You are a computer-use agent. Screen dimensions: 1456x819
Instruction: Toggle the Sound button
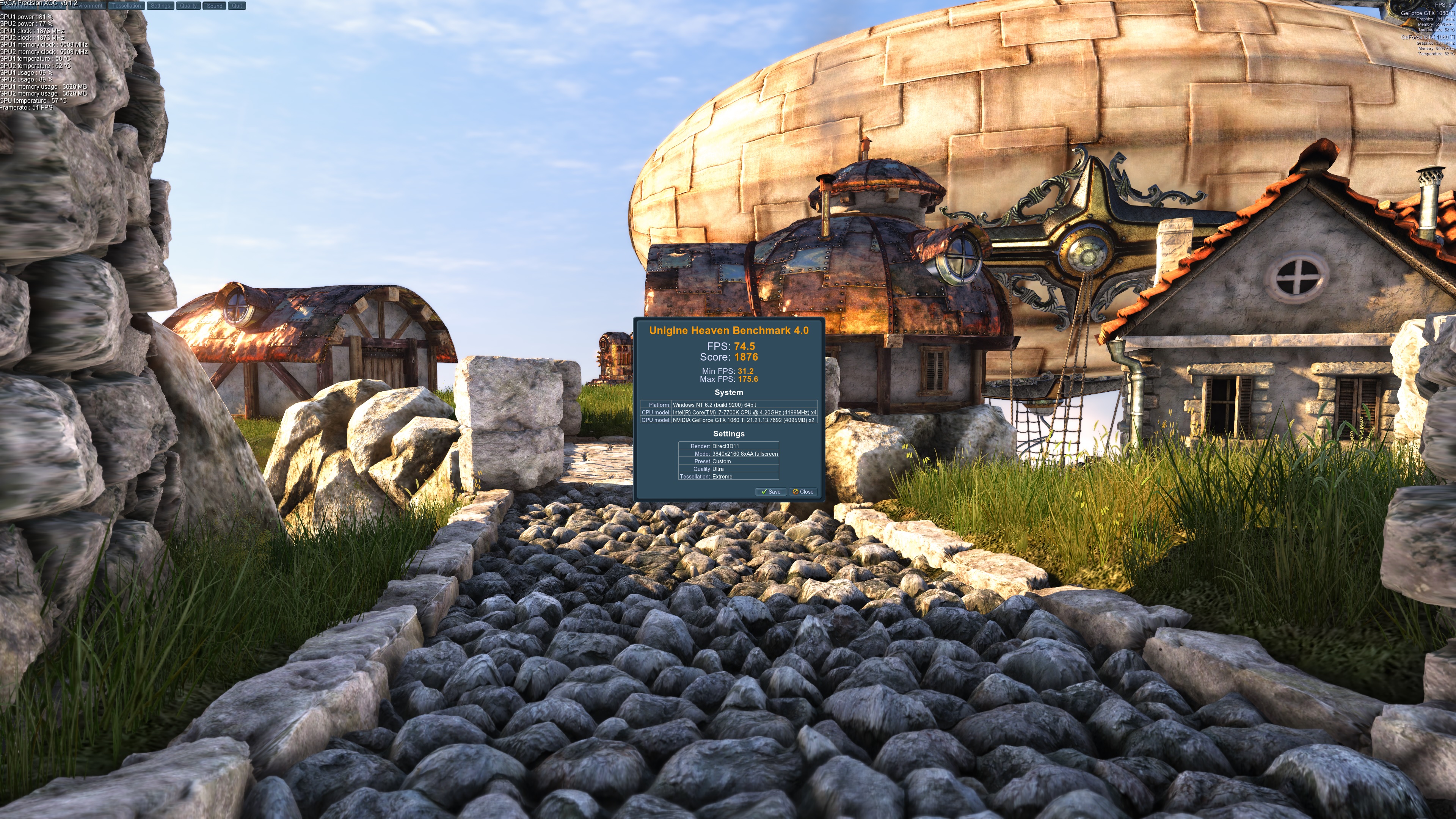click(215, 6)
